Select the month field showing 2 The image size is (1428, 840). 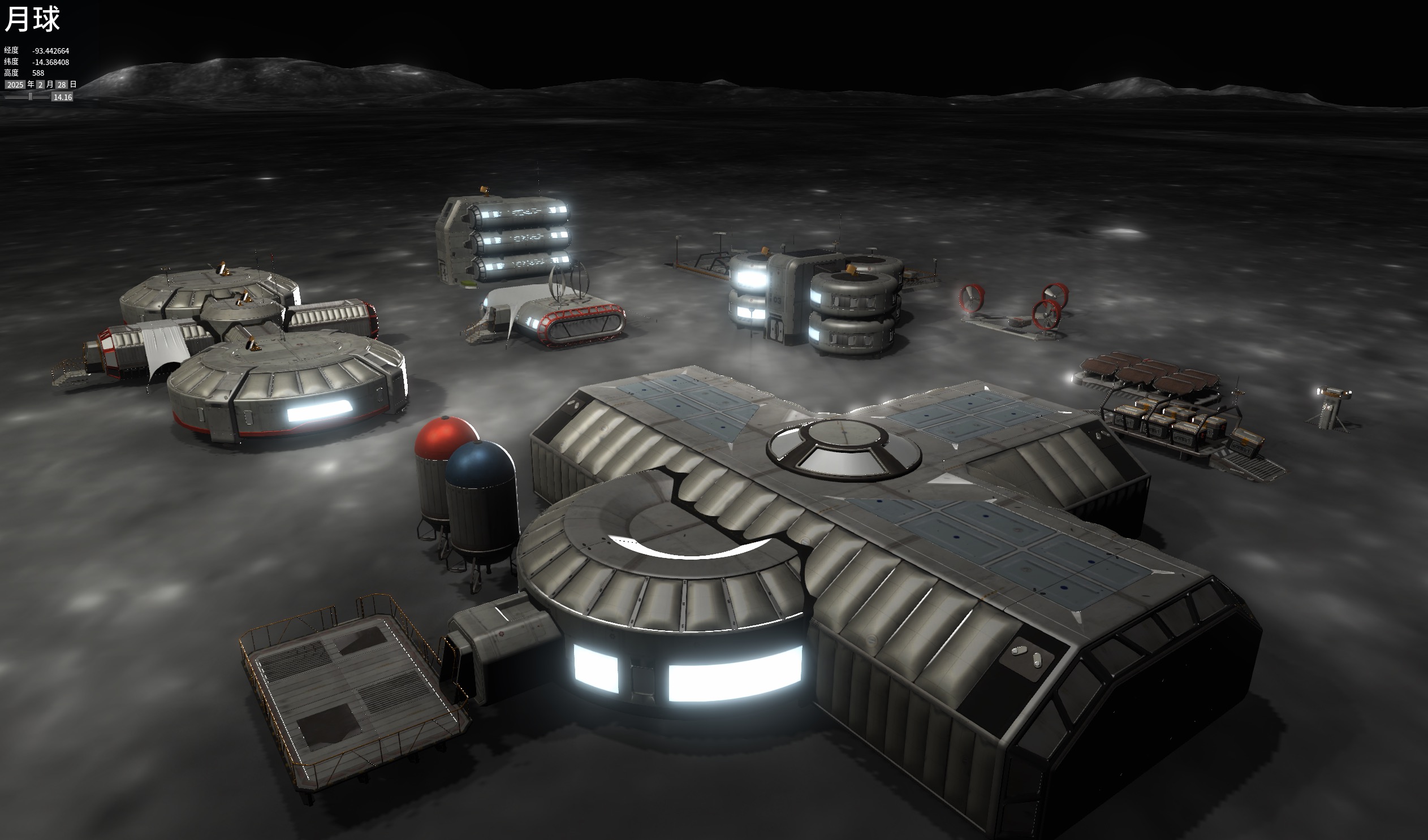[x=40, y=85]
